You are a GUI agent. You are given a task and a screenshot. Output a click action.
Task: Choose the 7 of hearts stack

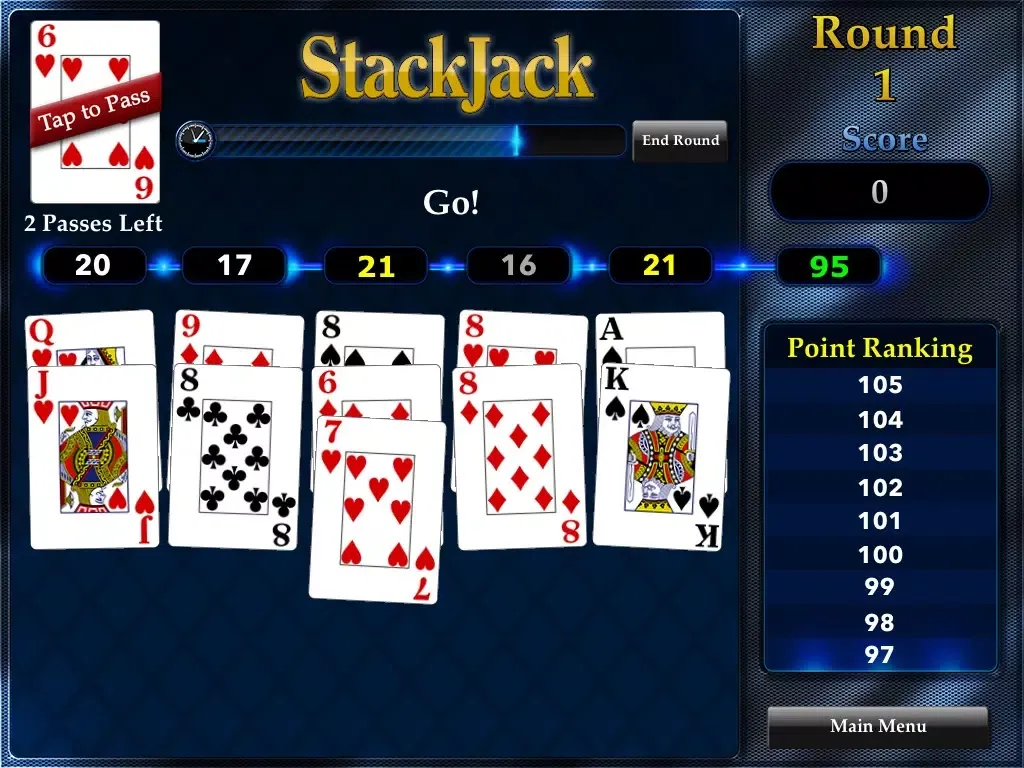point(376,510)
